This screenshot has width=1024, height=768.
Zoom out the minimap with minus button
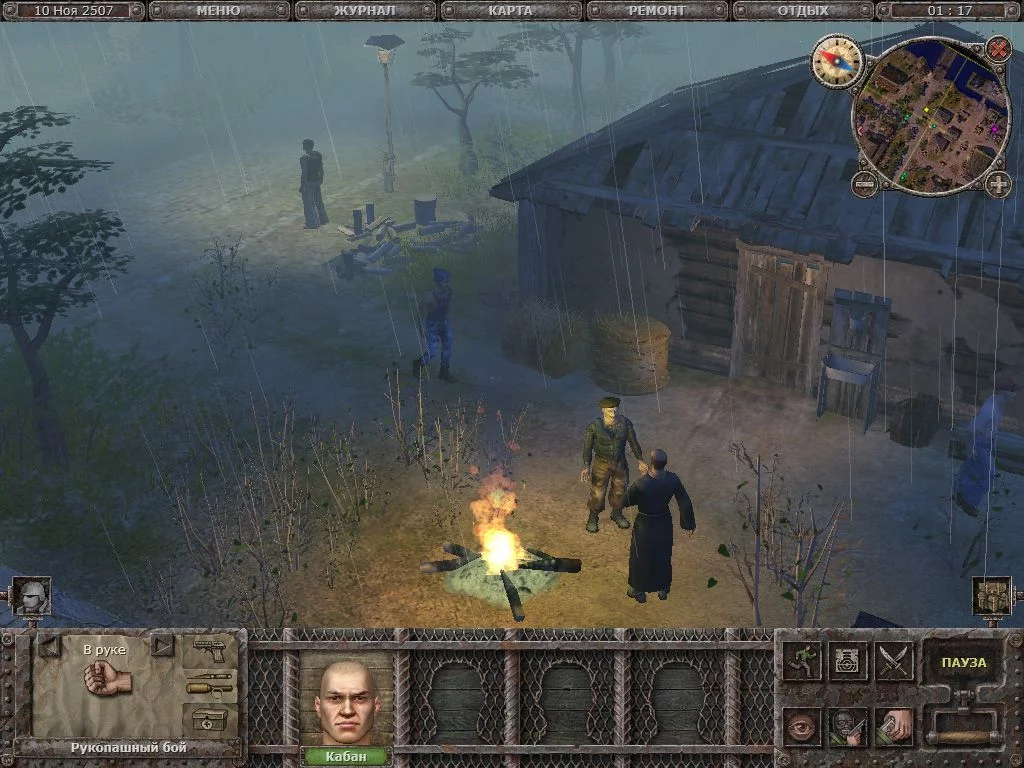(x=865, y=183)
